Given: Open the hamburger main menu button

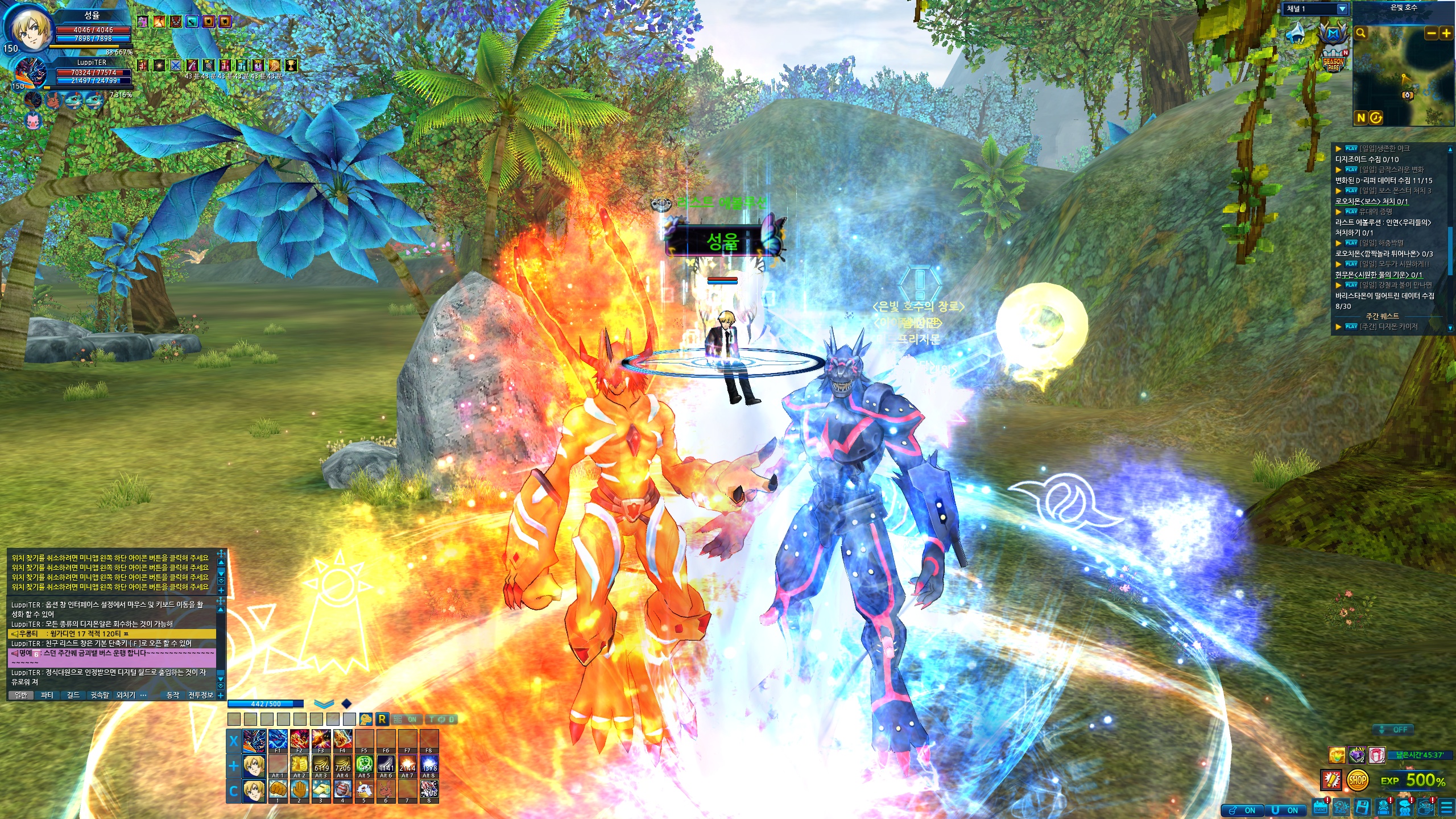Looking at the screenshot, I should coord(1446,807).
